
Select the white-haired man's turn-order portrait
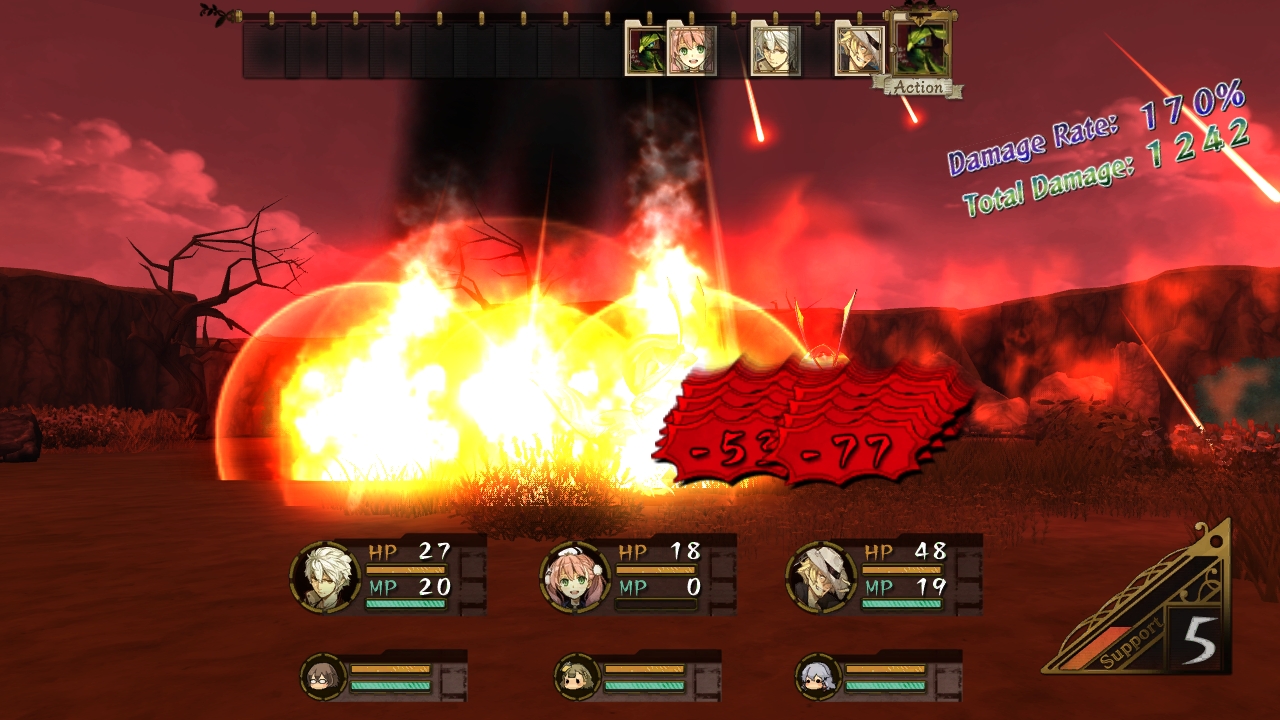(x=775, y=51)
